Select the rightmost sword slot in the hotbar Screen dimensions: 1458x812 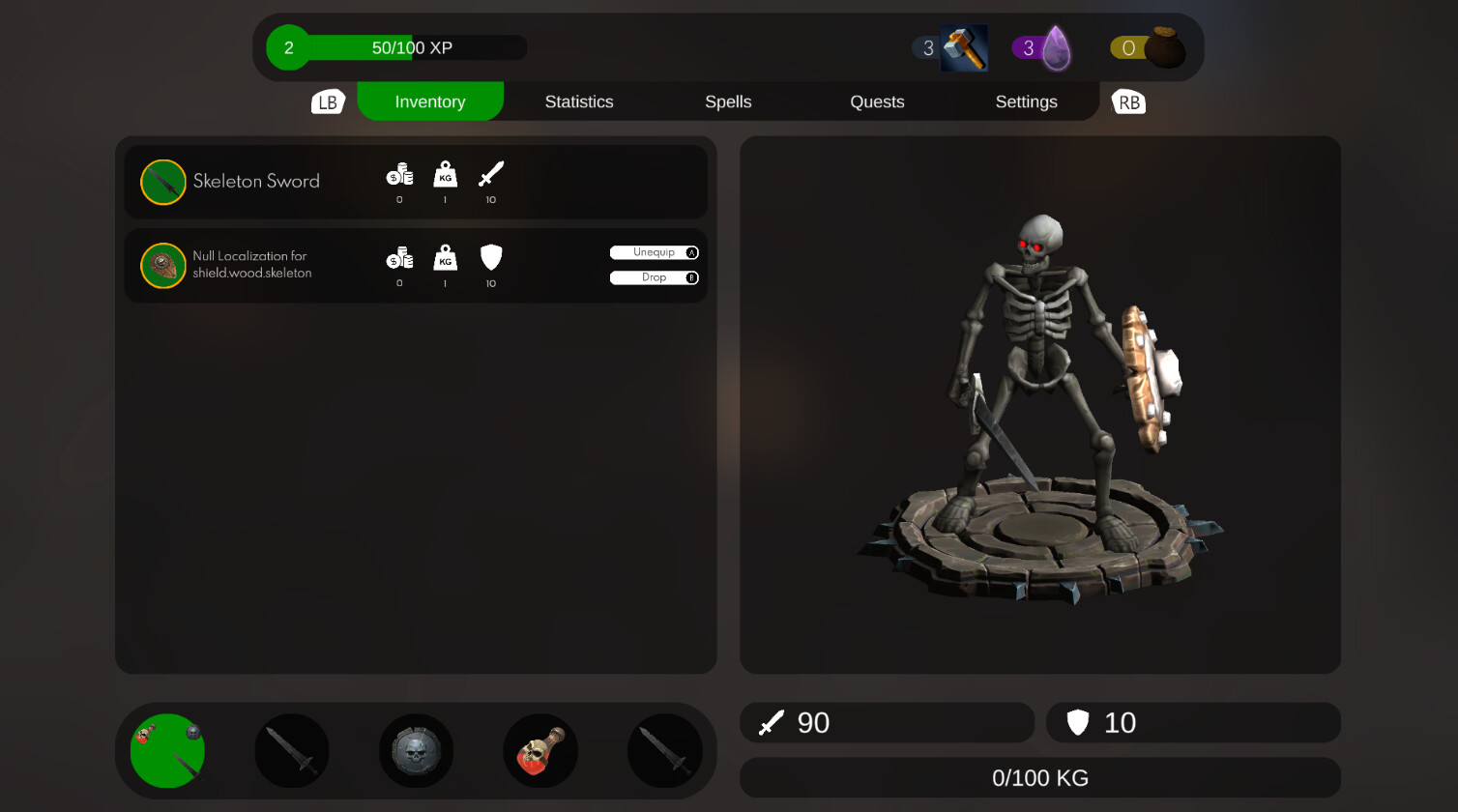point(664,750)
